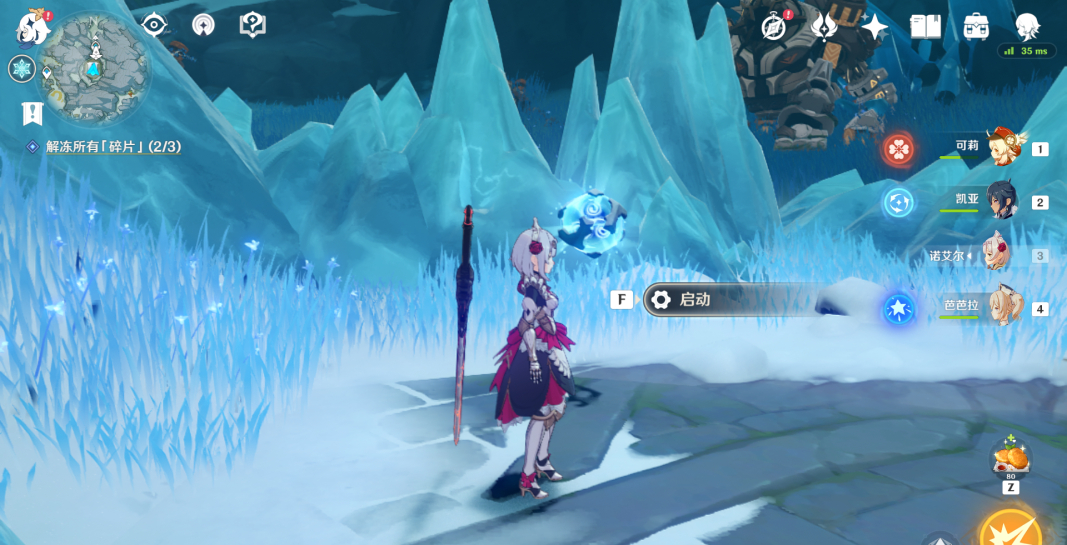Open the four-point star wish icon
The width and height of the screenshot is (1067, 545).
875,27
